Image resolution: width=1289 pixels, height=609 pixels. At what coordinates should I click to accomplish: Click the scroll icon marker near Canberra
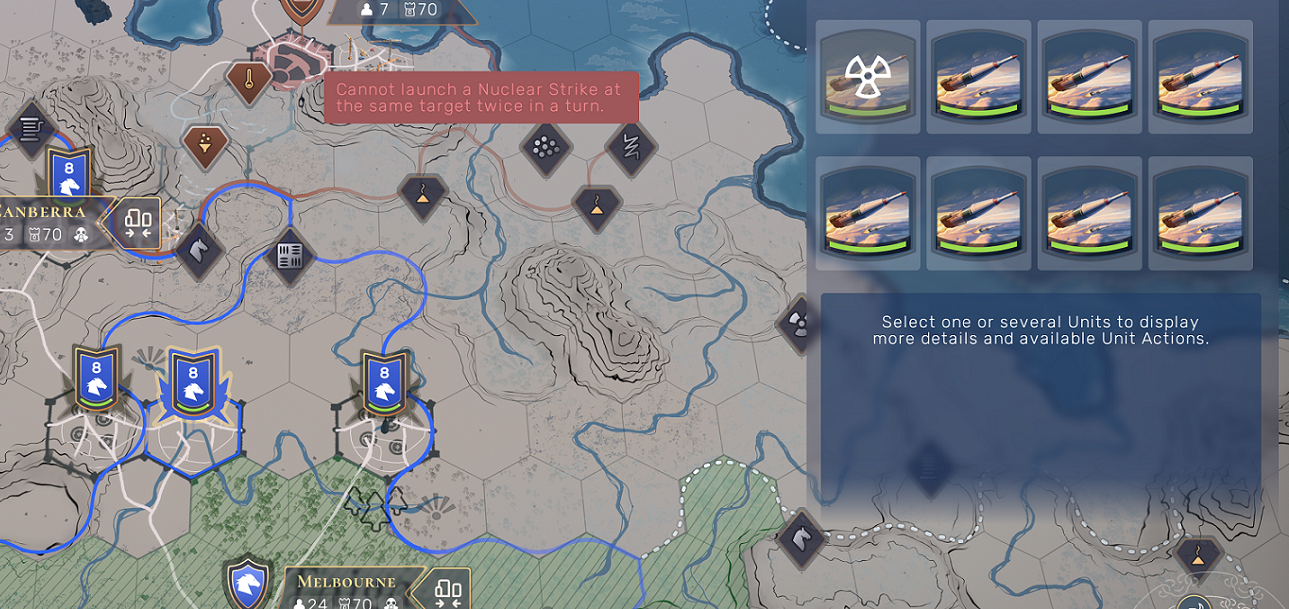pos(31,127)
